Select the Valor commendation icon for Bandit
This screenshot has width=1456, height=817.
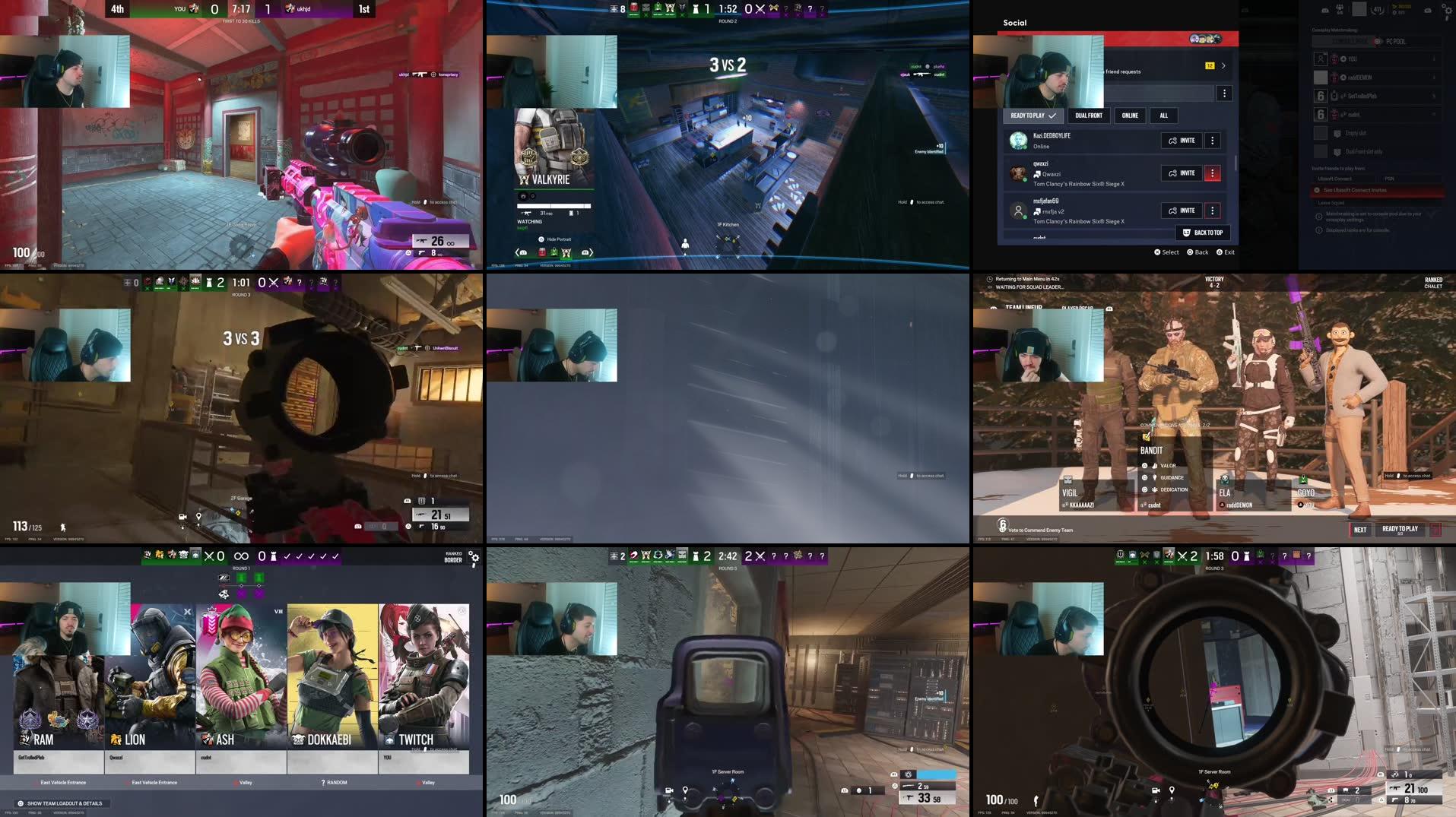click(x=1154, y=465)
